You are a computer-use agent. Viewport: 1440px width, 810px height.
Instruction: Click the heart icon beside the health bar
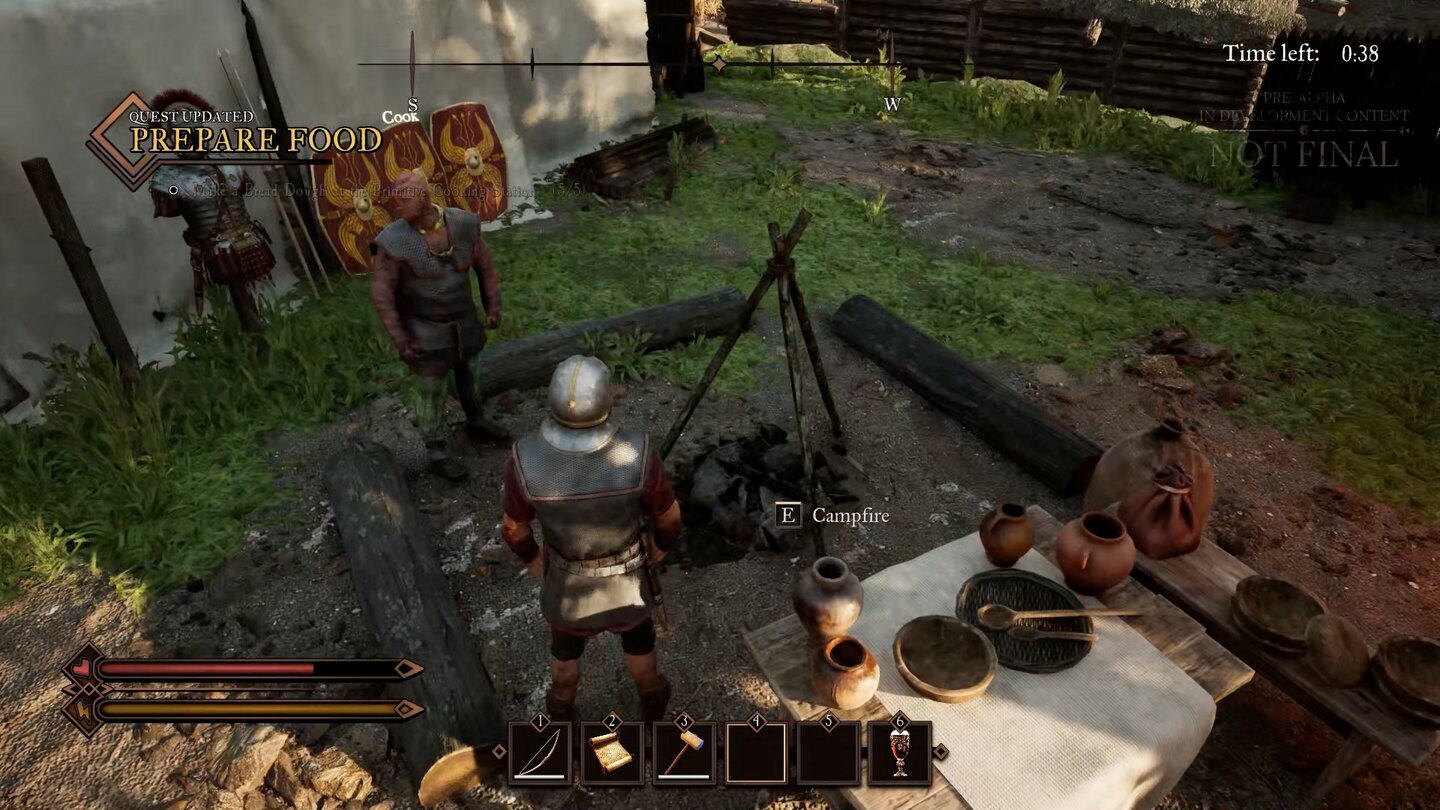[x=83, y=668]
